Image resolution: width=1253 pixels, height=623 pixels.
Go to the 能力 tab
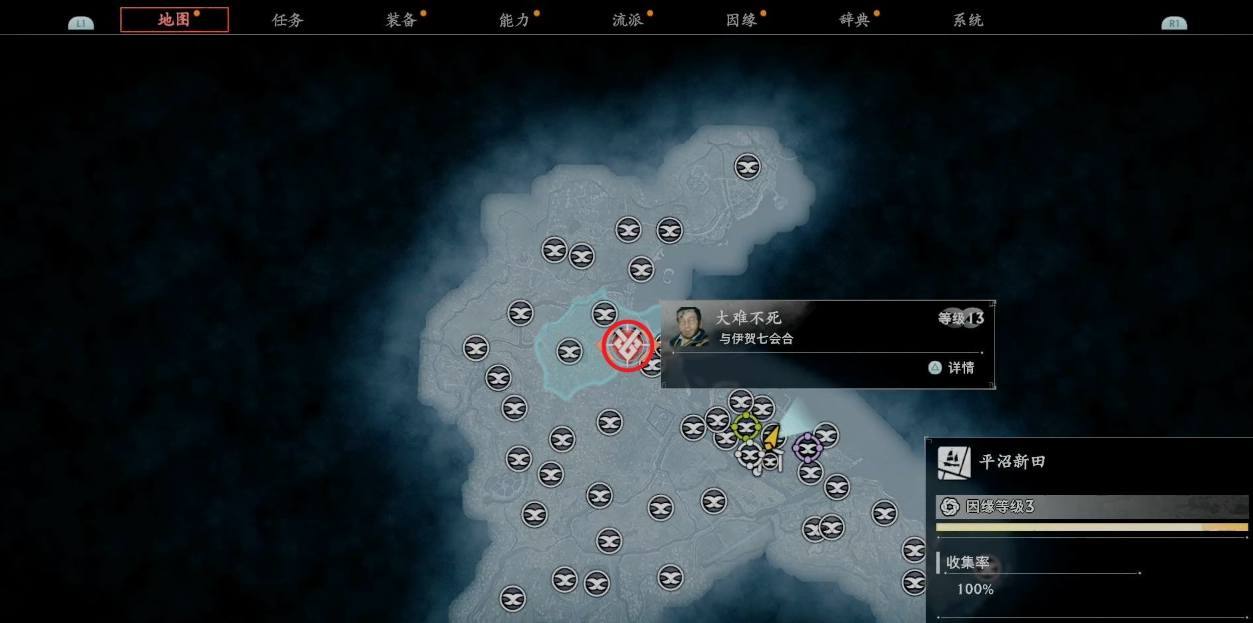tap(515, 20)
